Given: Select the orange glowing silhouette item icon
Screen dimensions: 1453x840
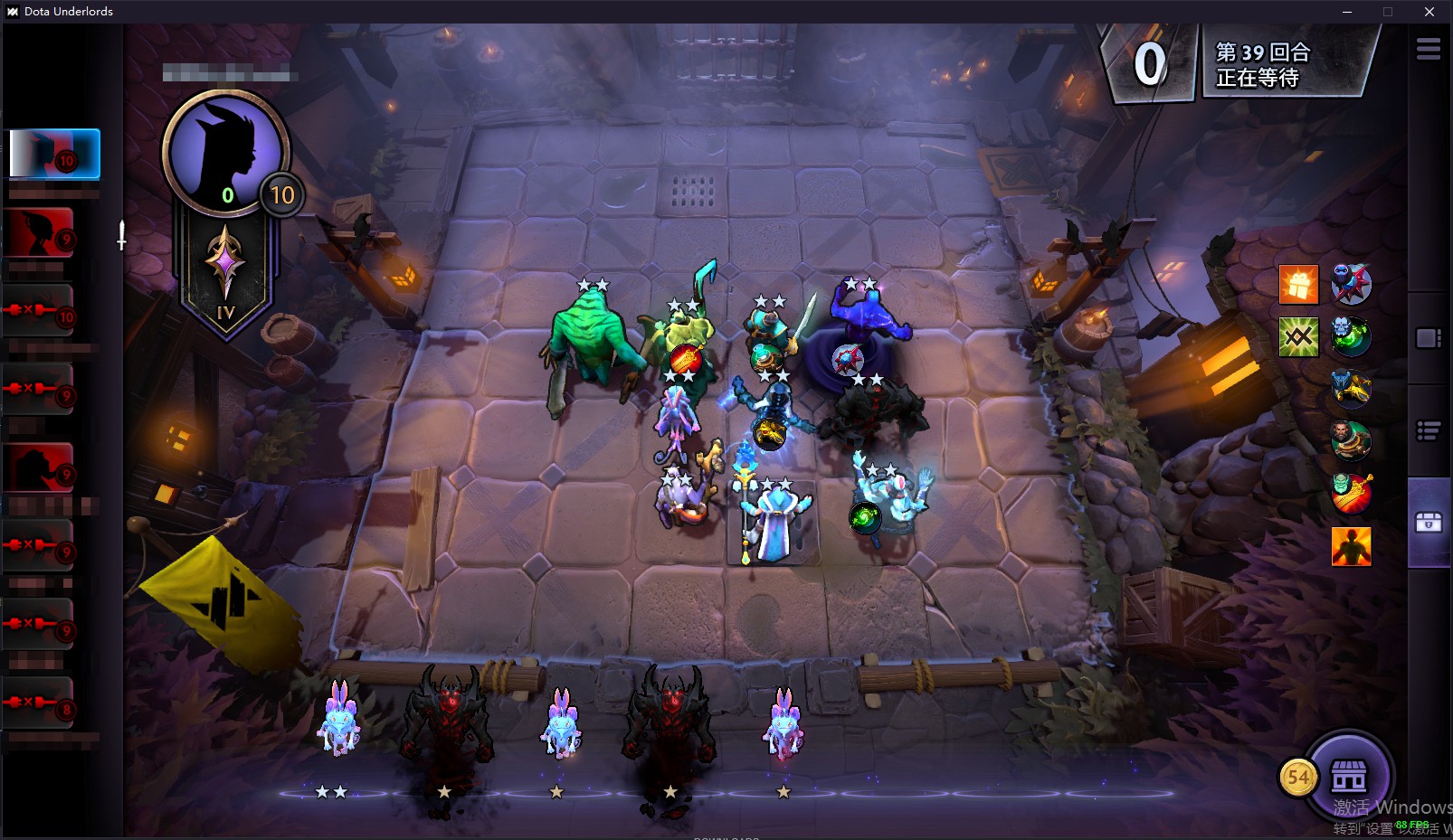Looking at the screenshot, I should (1352, 546).
